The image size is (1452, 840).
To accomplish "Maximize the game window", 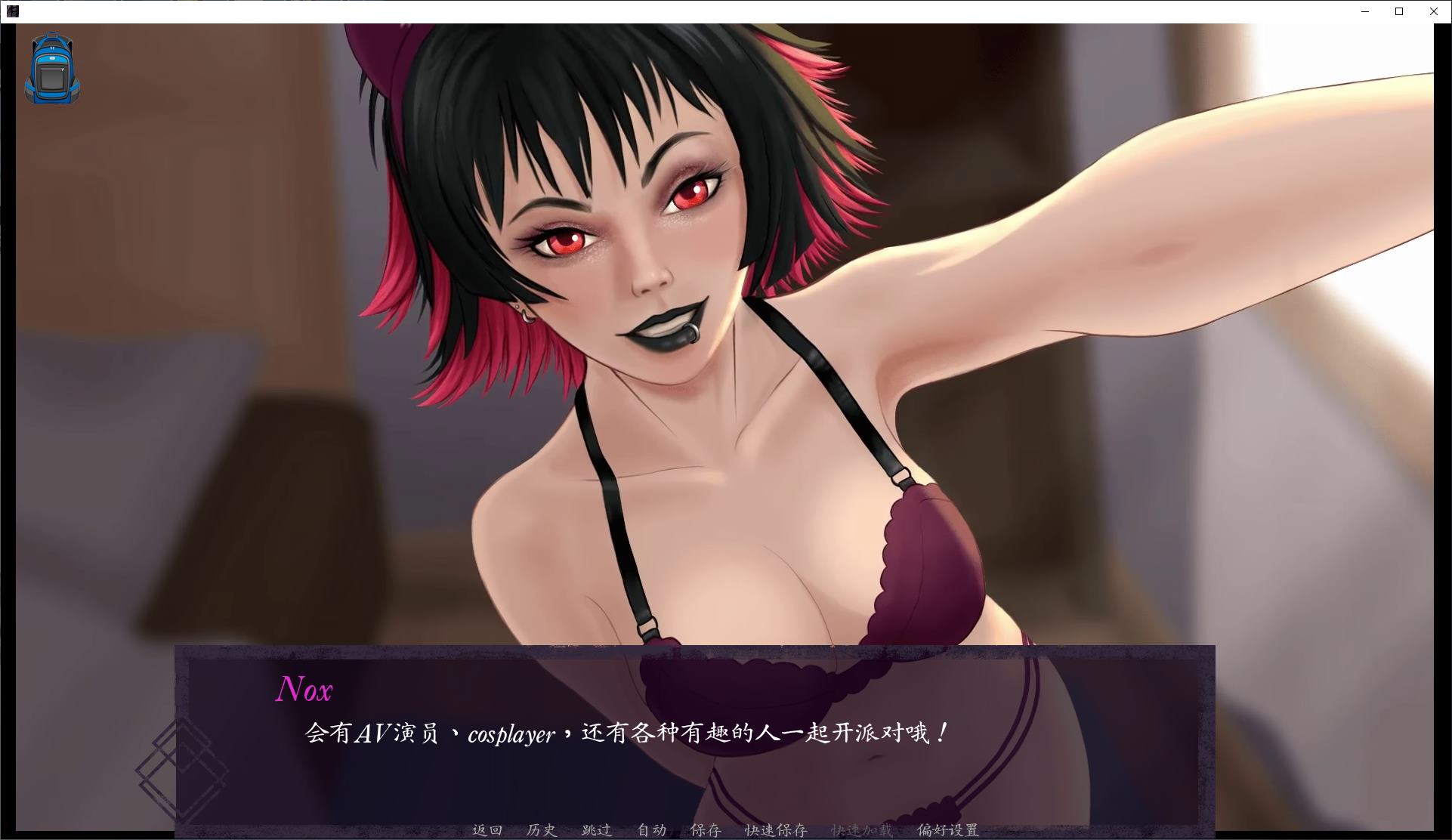I will (x=1398, y=11).
